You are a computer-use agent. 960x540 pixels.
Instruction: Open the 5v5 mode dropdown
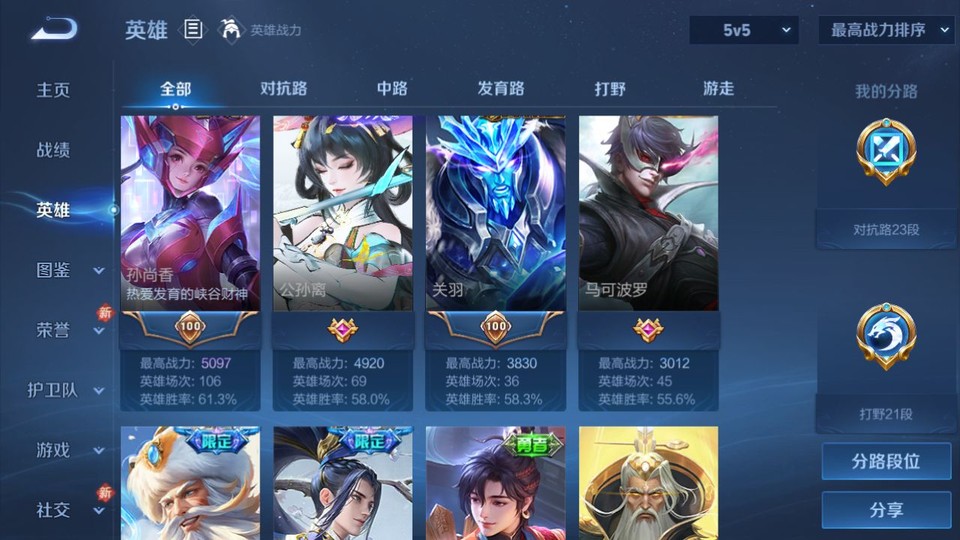[x=743, y=31]
